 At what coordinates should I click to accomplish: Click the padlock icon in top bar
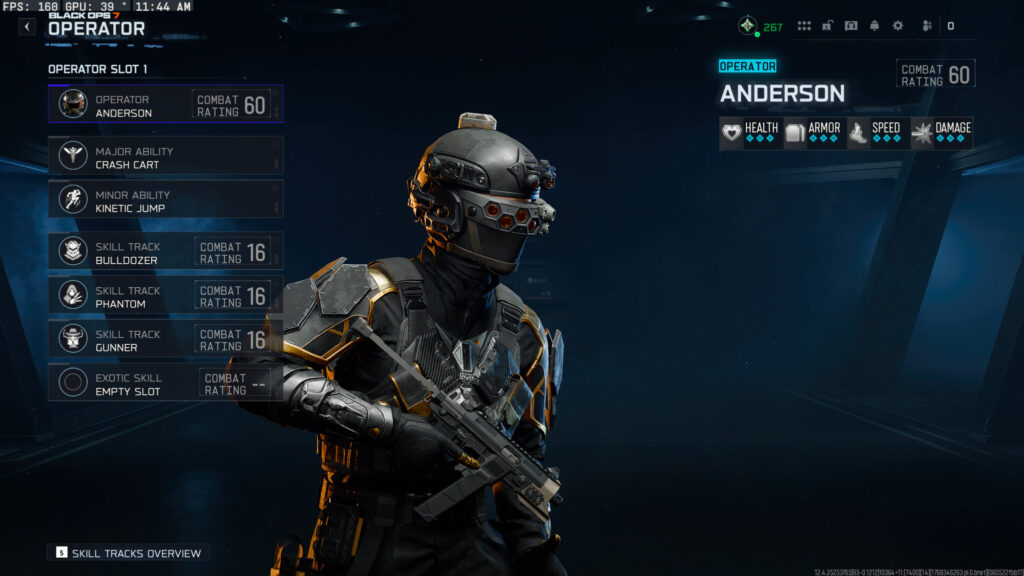(828, 26)
